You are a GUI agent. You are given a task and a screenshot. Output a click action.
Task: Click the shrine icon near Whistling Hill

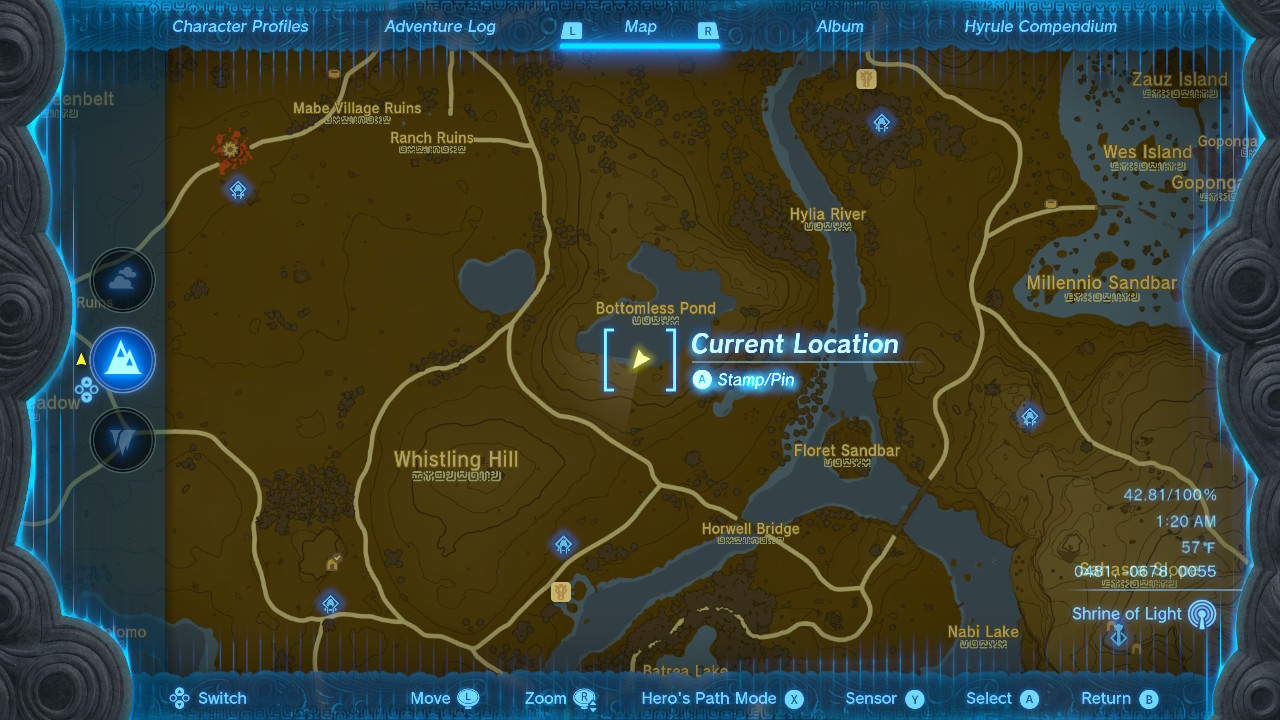click(330, 603)
